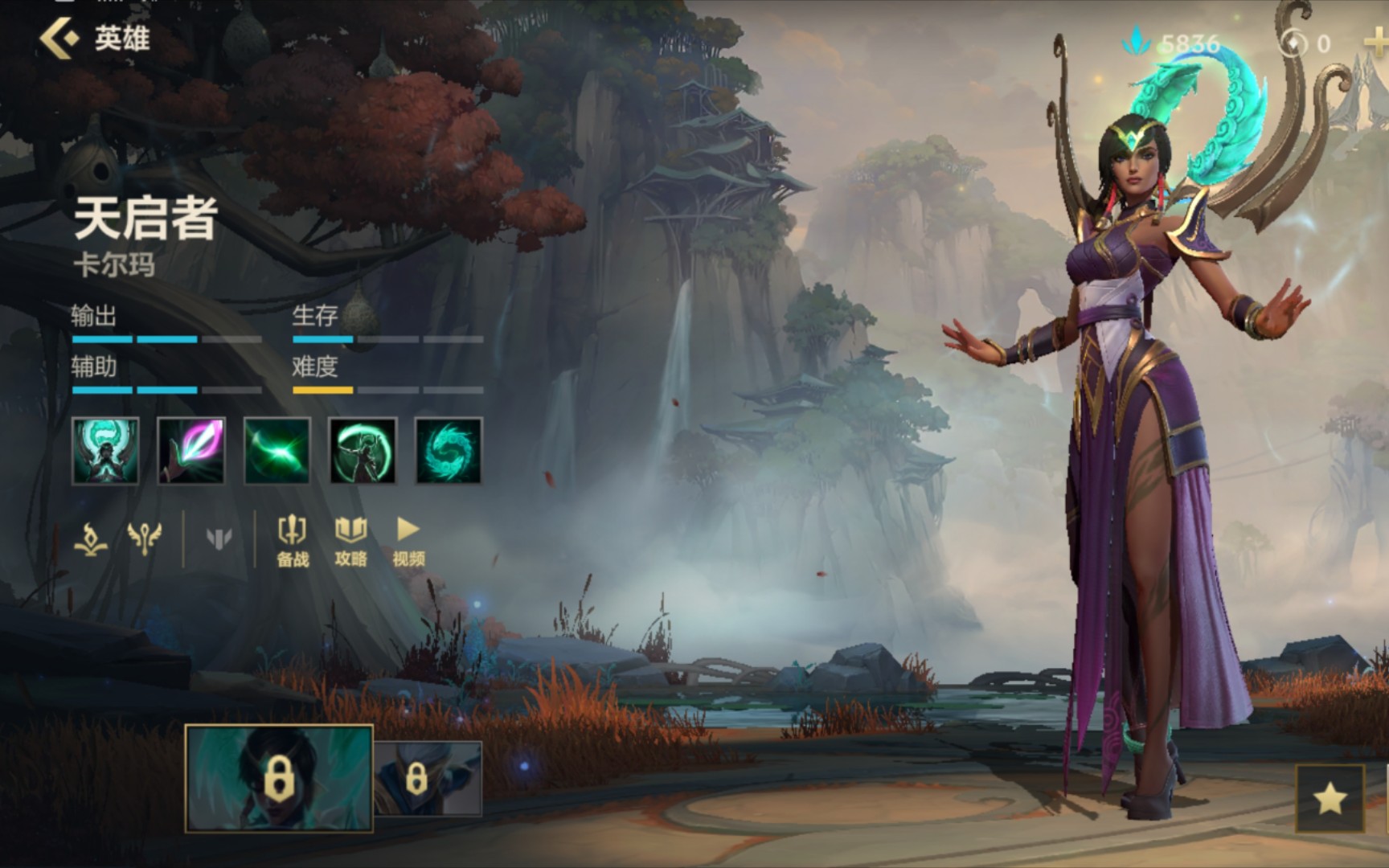
Task: Open the 攻略 guide book
Action: (350, 541)
